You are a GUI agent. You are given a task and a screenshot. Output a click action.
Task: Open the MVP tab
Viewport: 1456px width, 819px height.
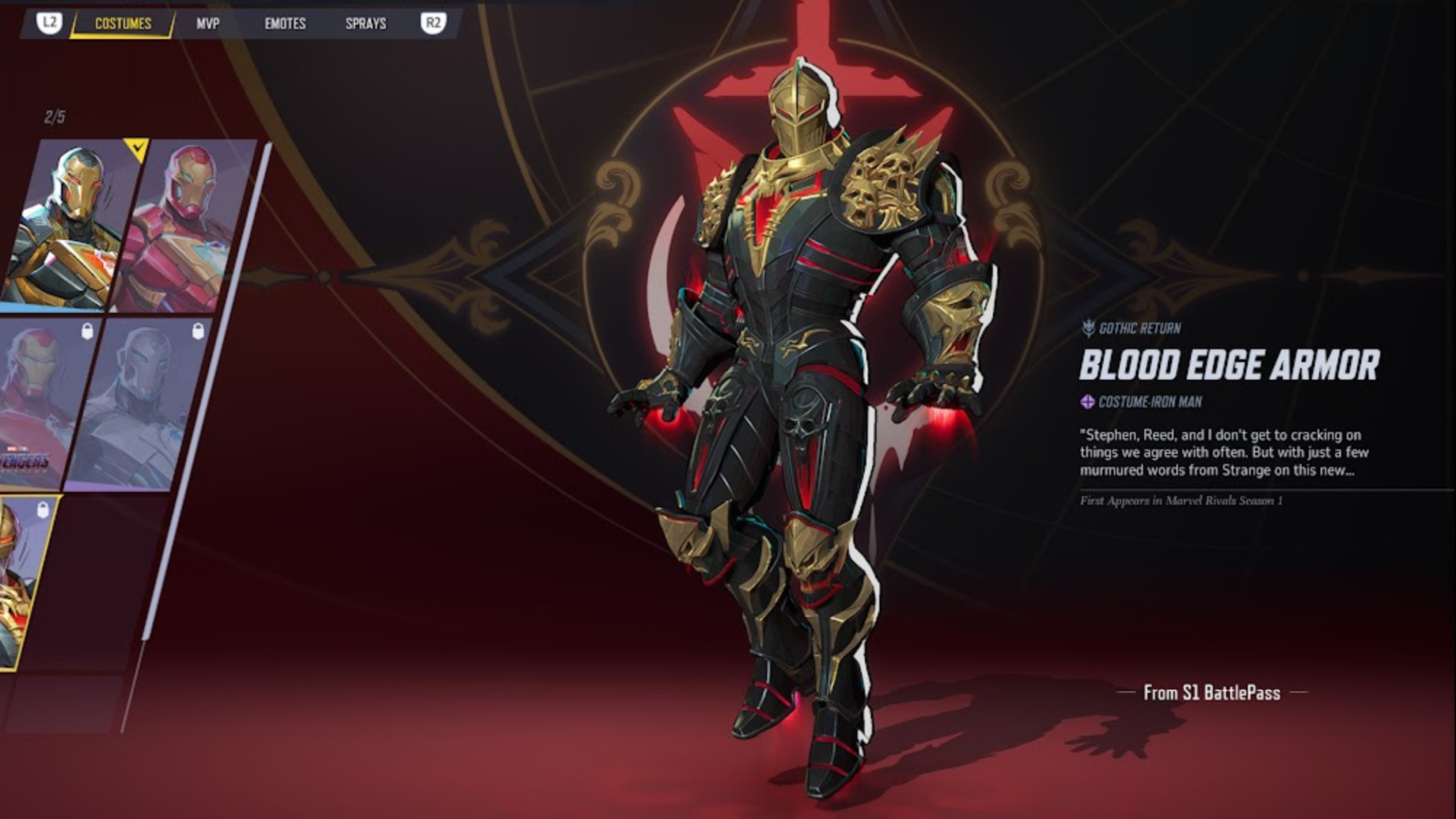tap(208, 24)
